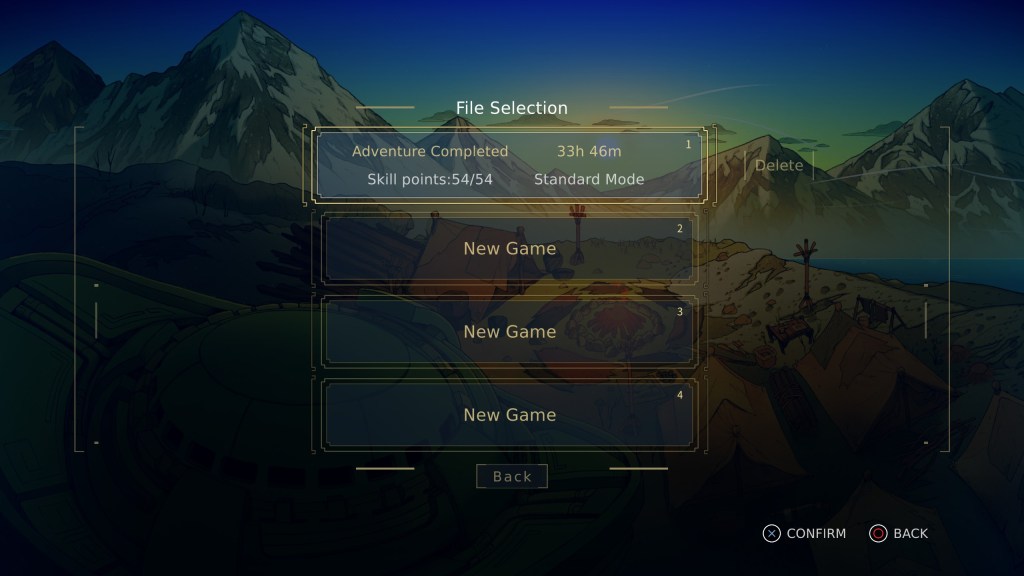This screenshot has width=1024, height=576.
Task: Click the Back button below the file list
Action: click(512, 476)
